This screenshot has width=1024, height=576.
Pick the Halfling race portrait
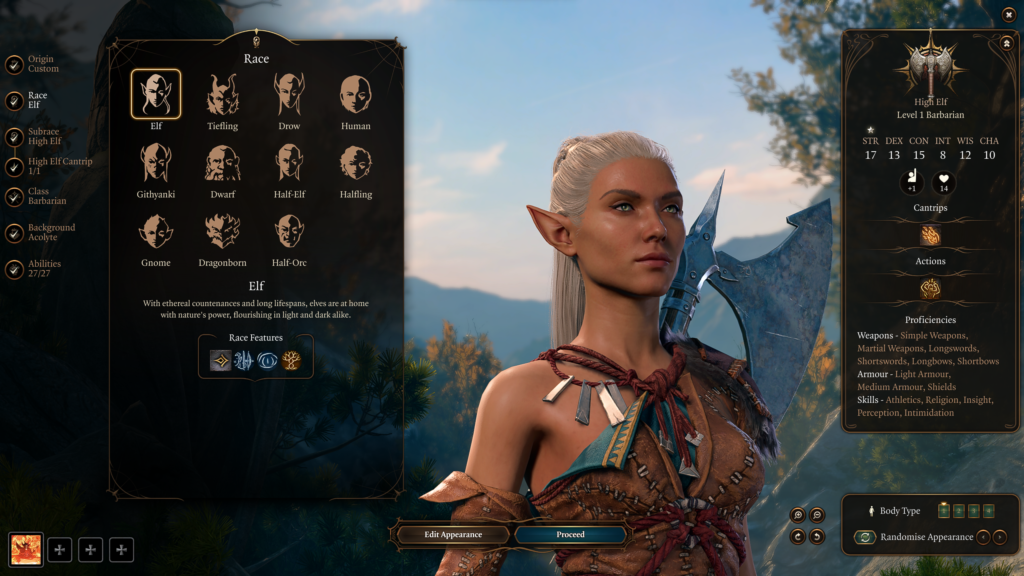click(355, 163)
